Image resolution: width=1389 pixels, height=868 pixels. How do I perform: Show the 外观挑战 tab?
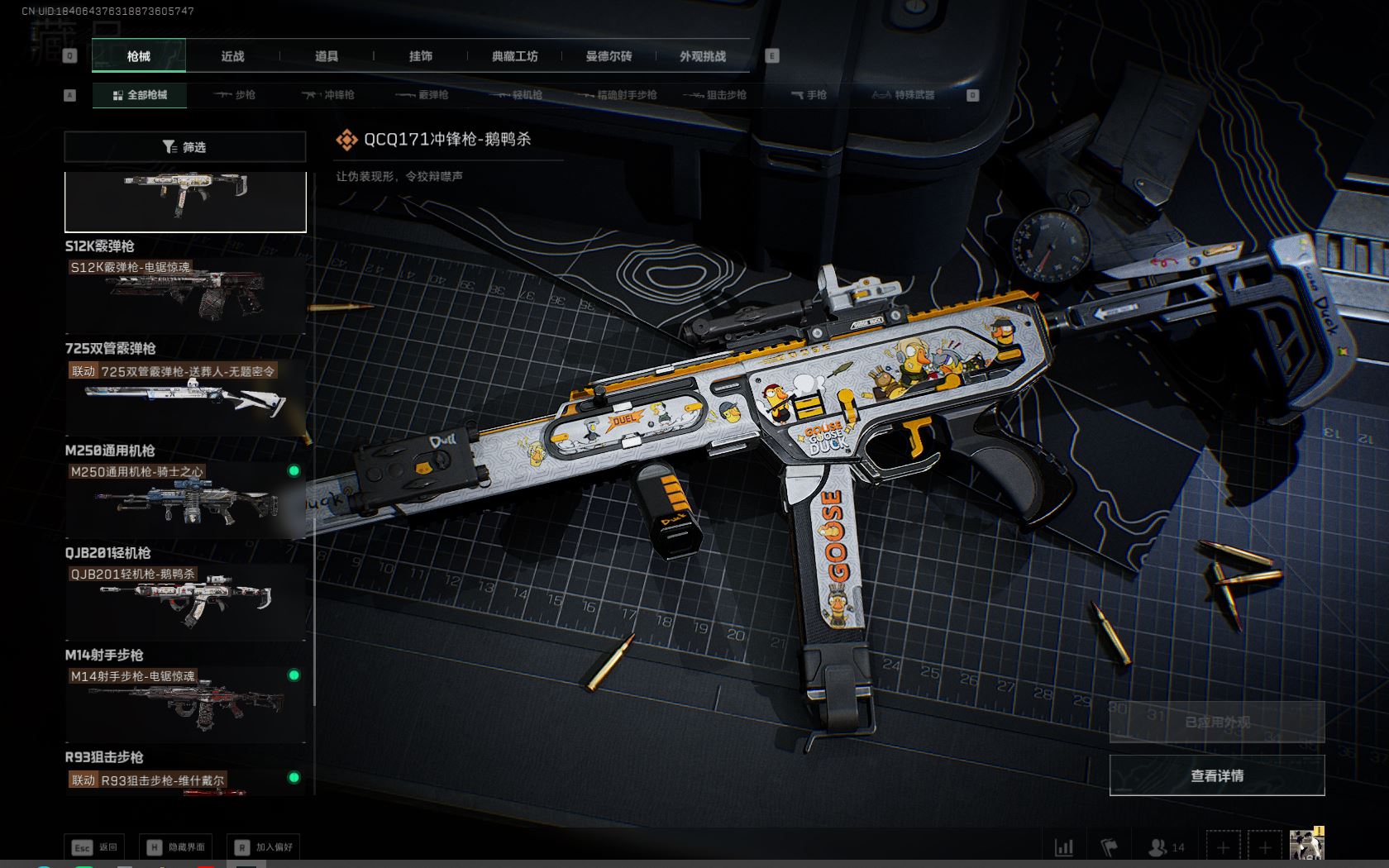tap(703, 56)
